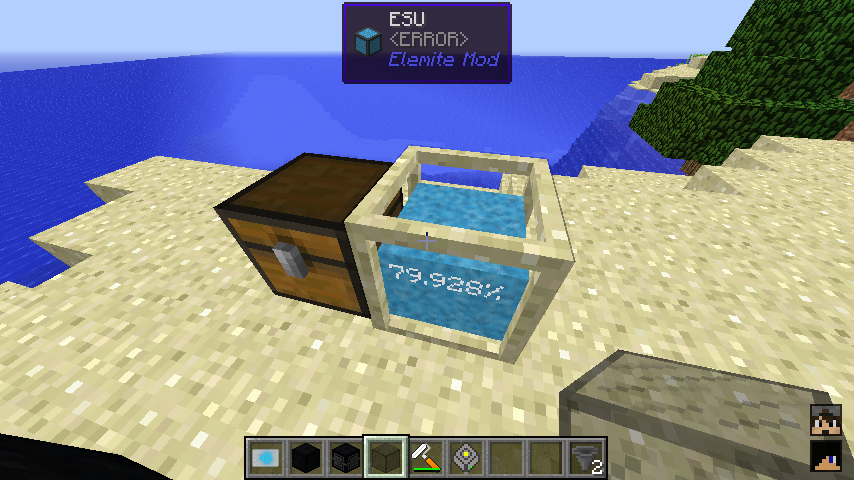
Task: Select the blue glowing panel hotbar slot
Action: pyautogui.click(x=265, y=457)
